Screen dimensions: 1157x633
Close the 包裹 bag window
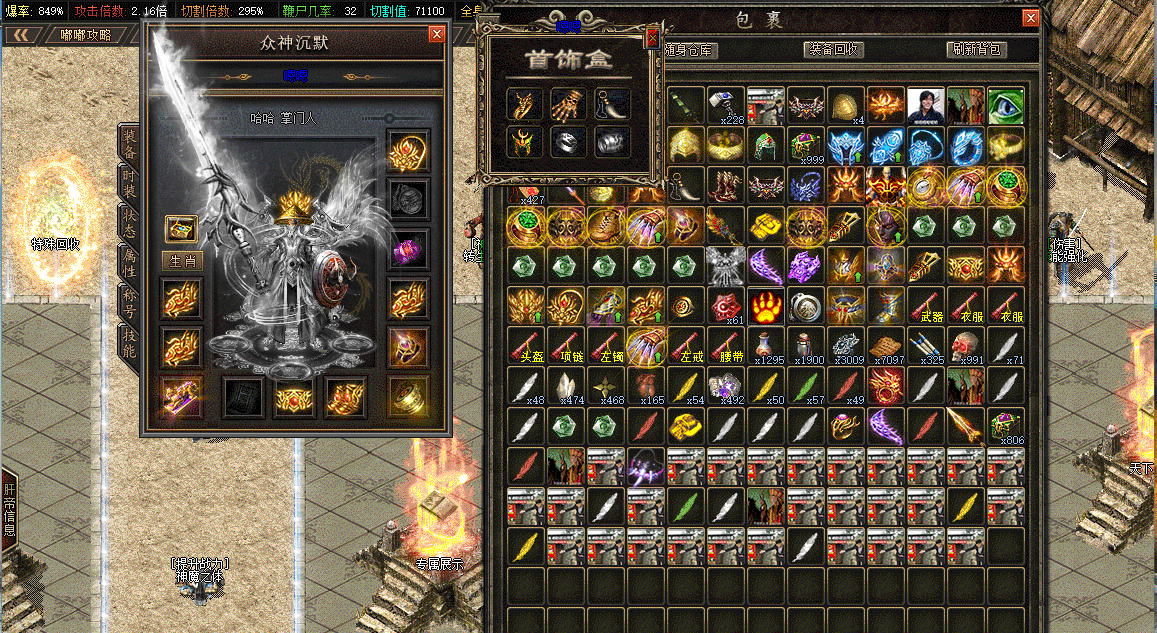click(1030, 18)
